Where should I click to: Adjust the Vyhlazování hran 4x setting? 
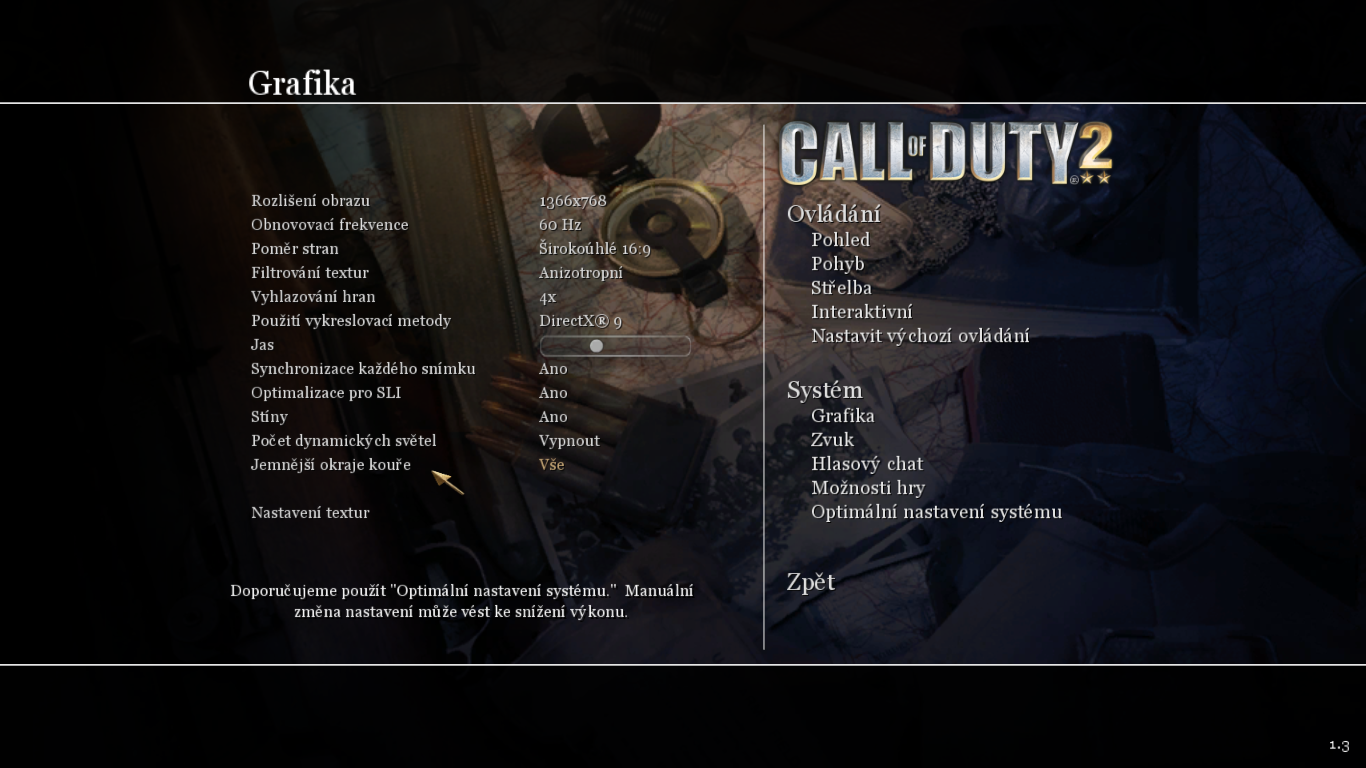pos(547,297)
